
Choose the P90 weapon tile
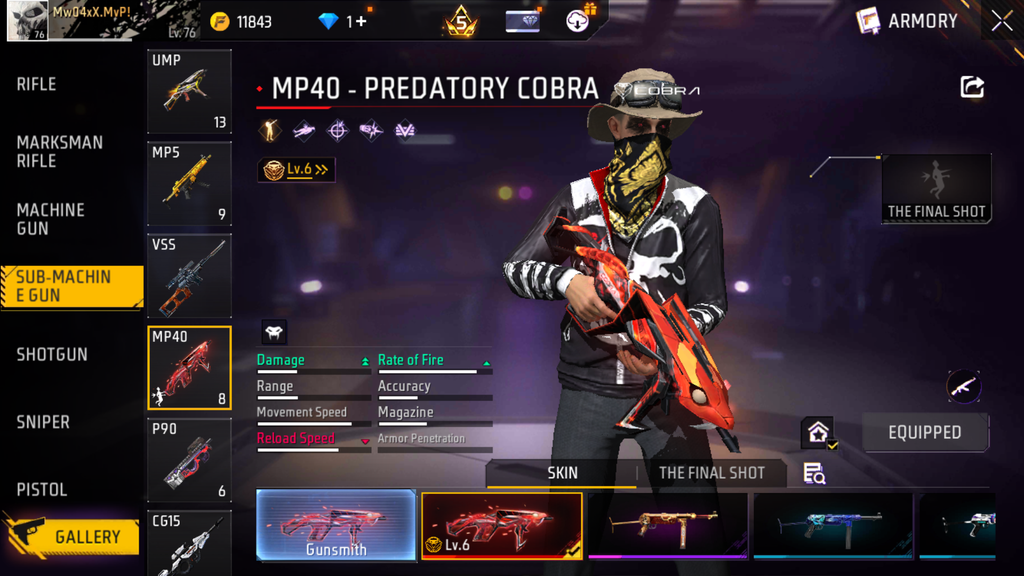(x=189, y=459)
